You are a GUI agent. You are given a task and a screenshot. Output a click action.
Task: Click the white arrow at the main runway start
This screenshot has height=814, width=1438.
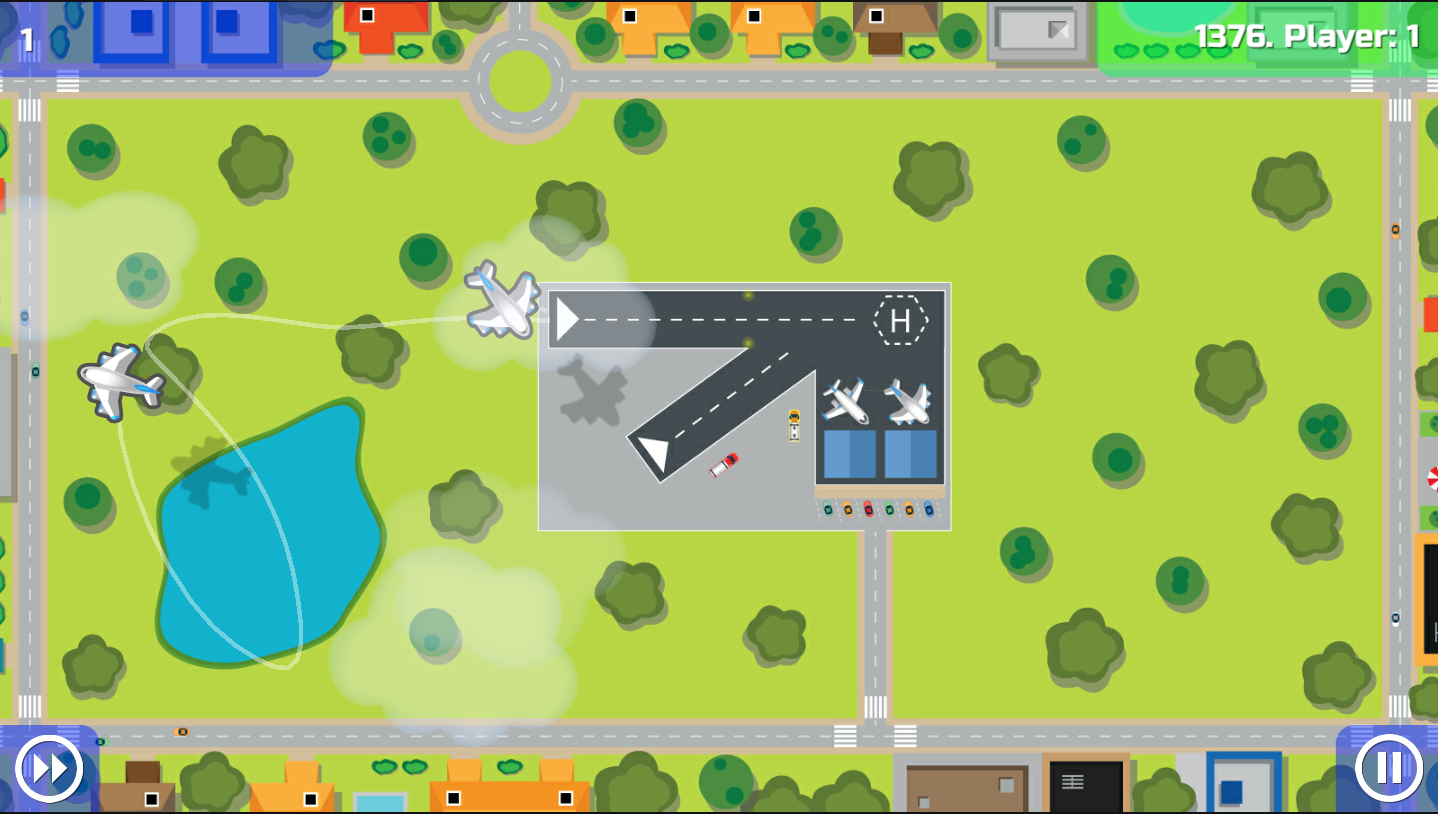568,318
